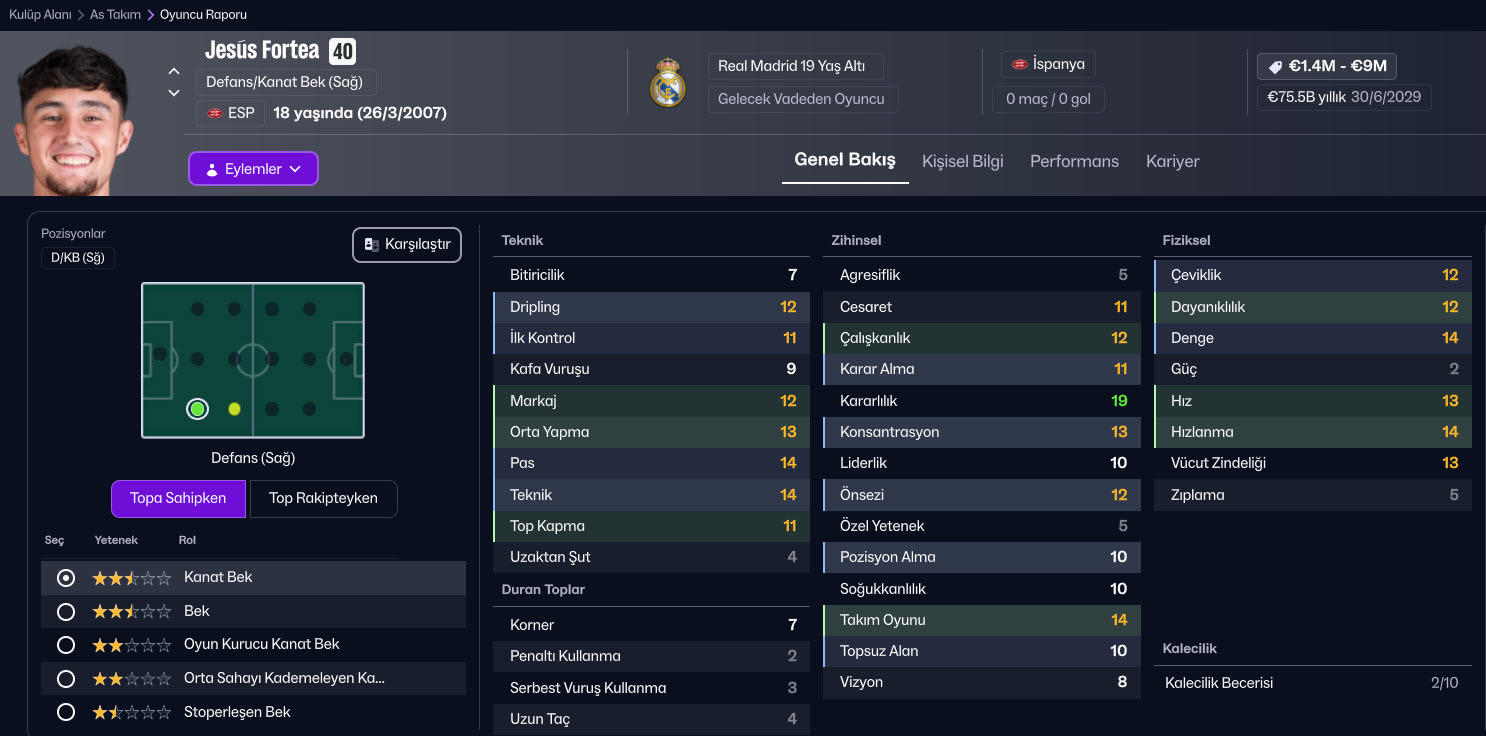Image resolution: width=1486 pixels, height=736 pixels.
Task: Click the Real Madrid club crest
Action: click(667, 83)
